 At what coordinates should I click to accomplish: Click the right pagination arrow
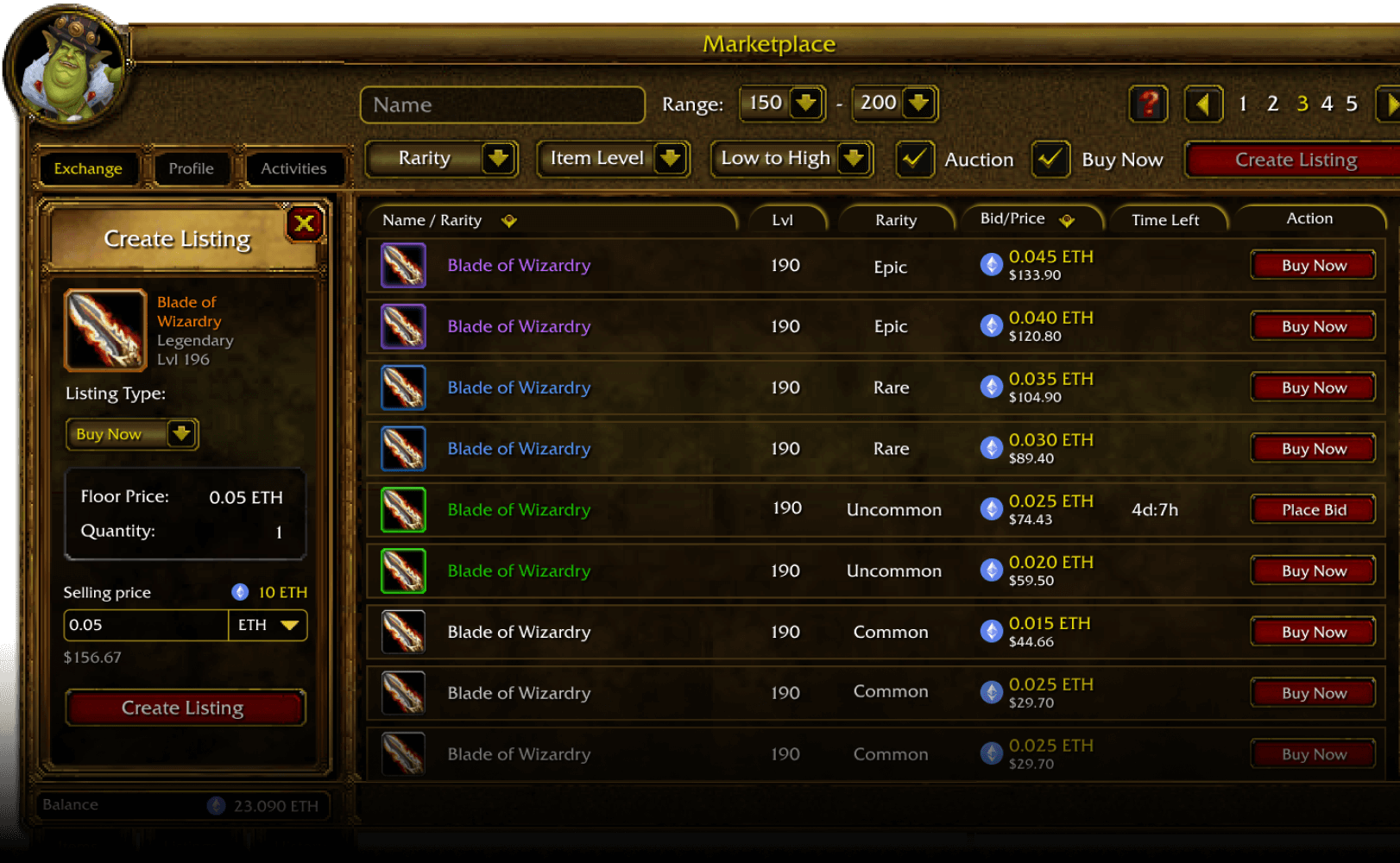tap(1390, 104)
